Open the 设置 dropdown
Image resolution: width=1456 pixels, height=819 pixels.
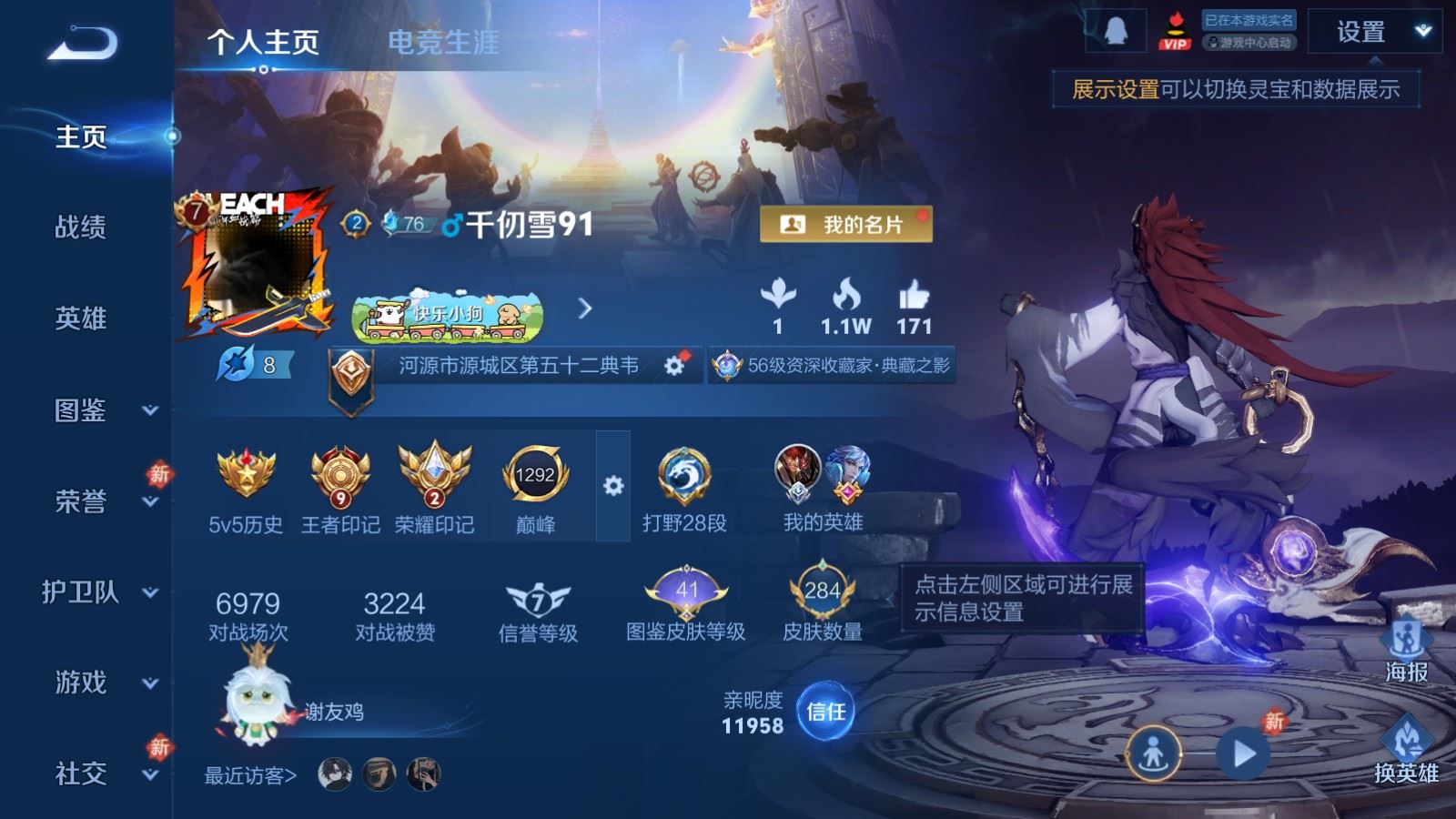[1374, 33]
